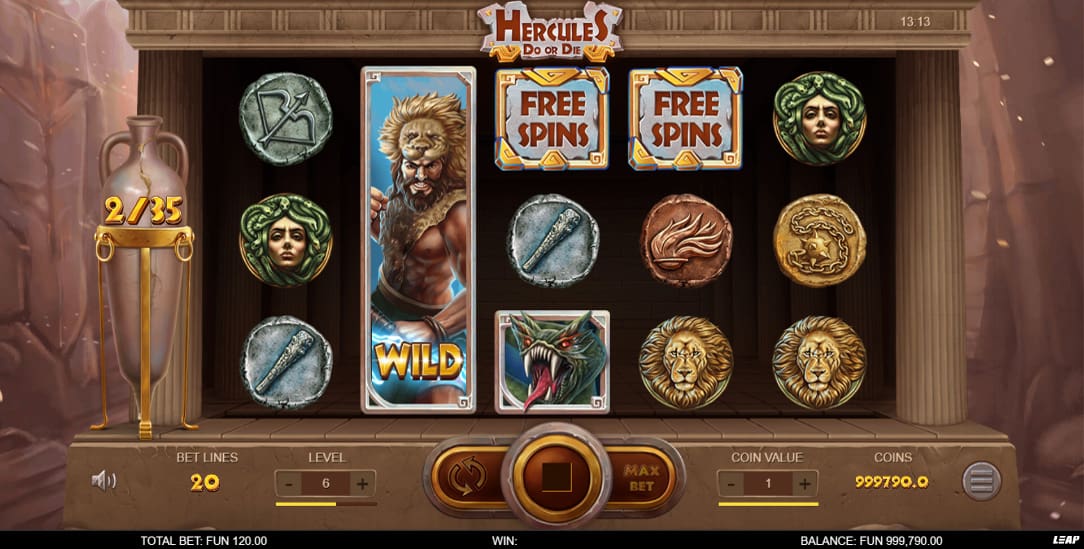1084x549 pixels.
Task: Raise the coin value
Action: (803, 484)
